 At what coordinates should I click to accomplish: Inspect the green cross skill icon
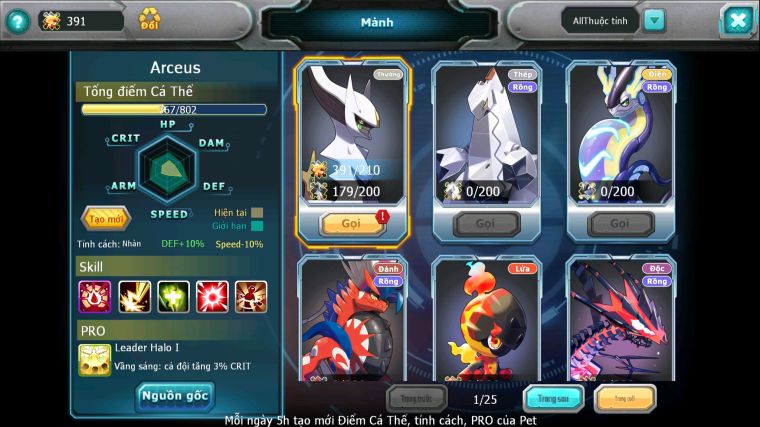(x=173, y=295)
